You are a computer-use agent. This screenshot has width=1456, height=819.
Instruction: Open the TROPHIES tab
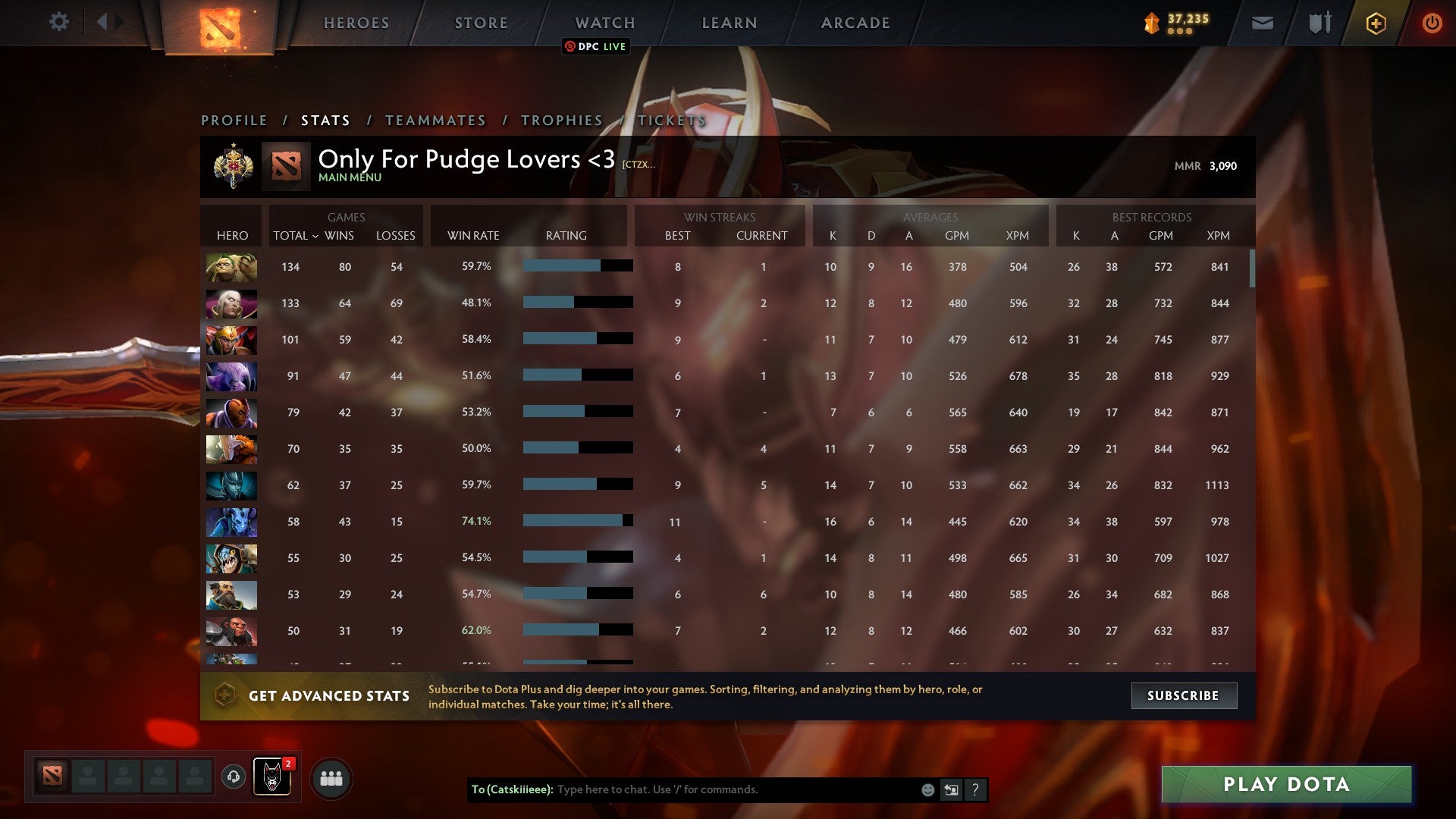click(x=560, y=120)
